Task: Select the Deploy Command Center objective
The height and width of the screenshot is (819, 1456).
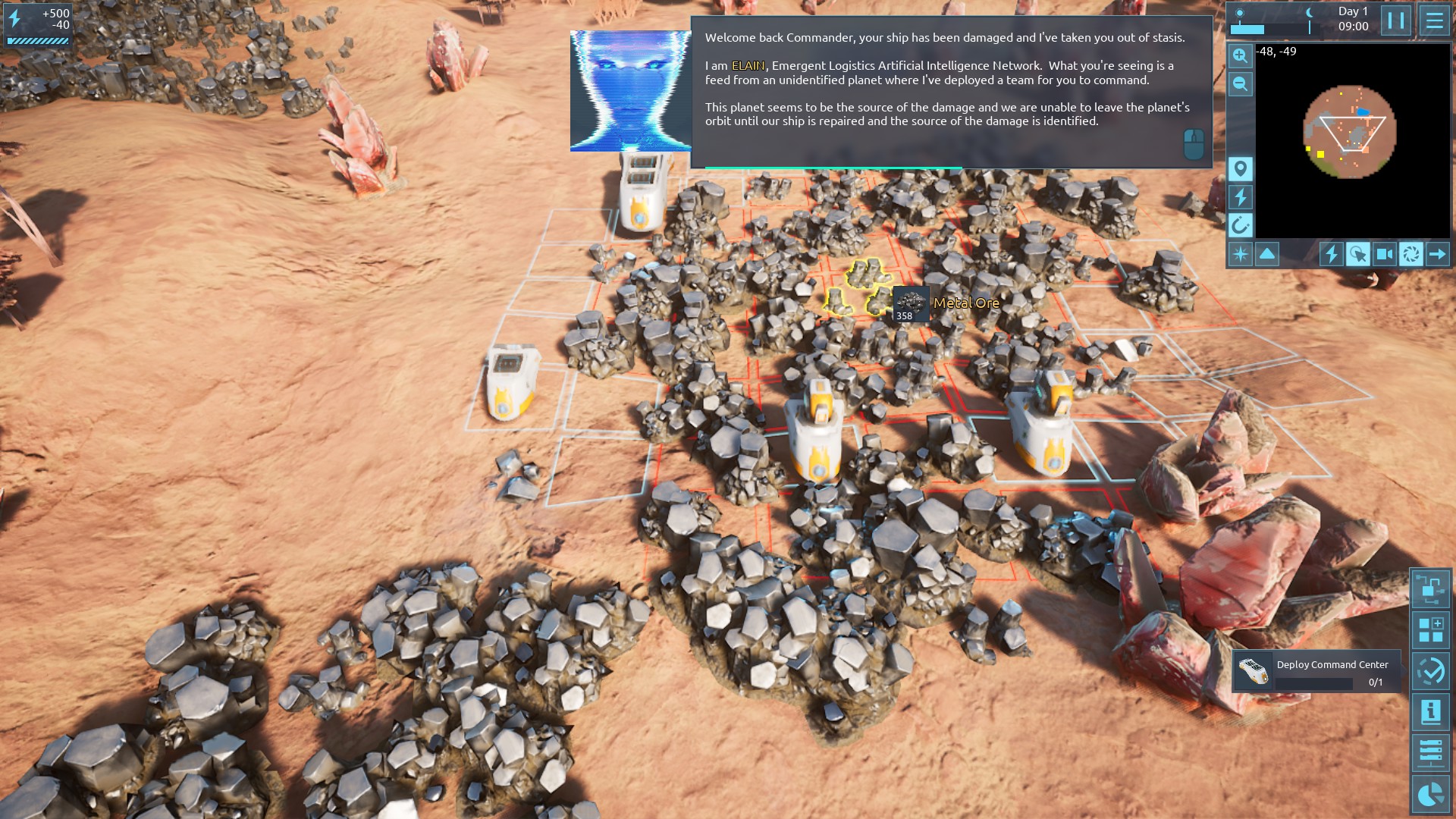Action: click(1316, 672)
